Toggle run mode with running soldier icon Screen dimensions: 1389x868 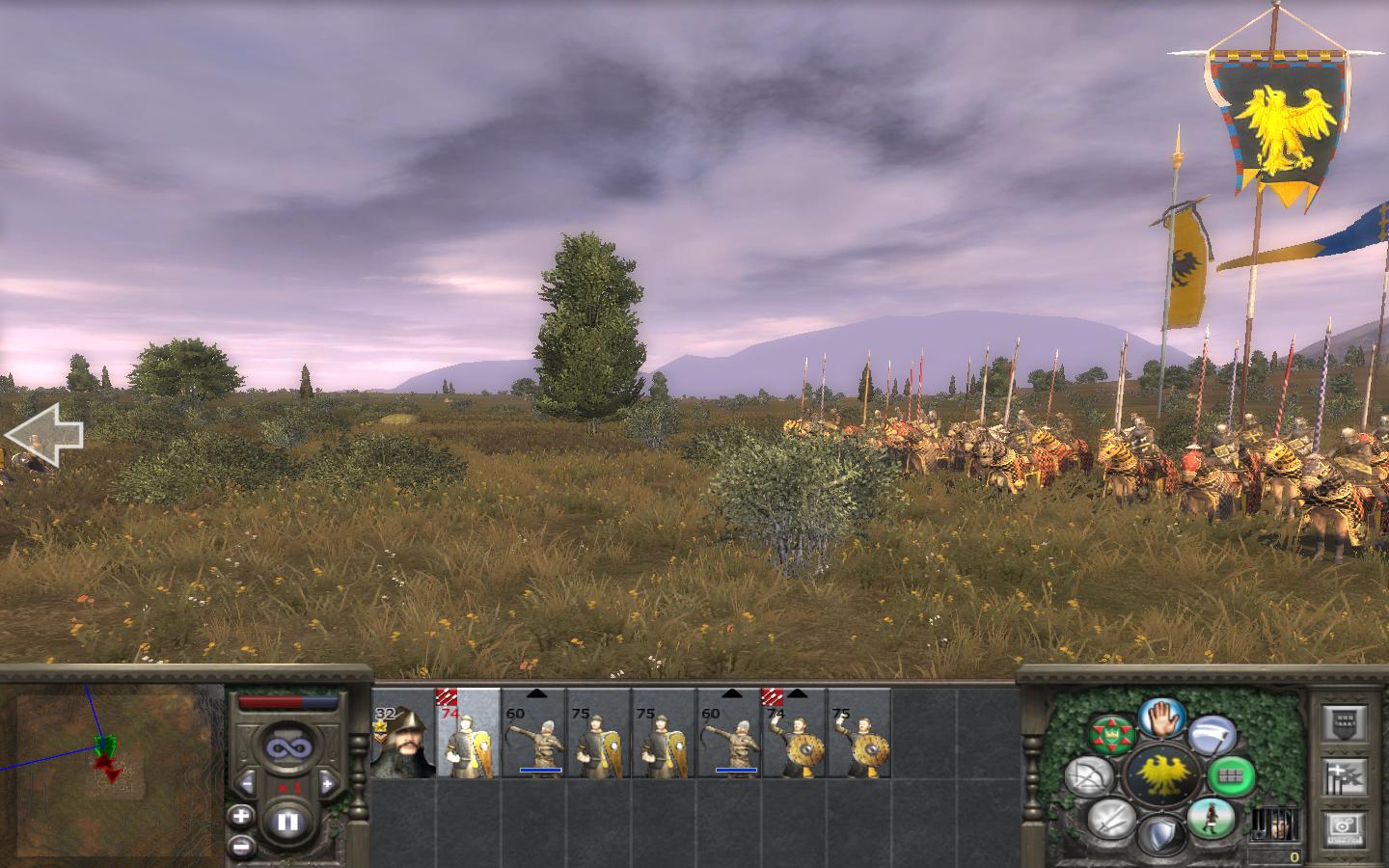click(1210, 819)
